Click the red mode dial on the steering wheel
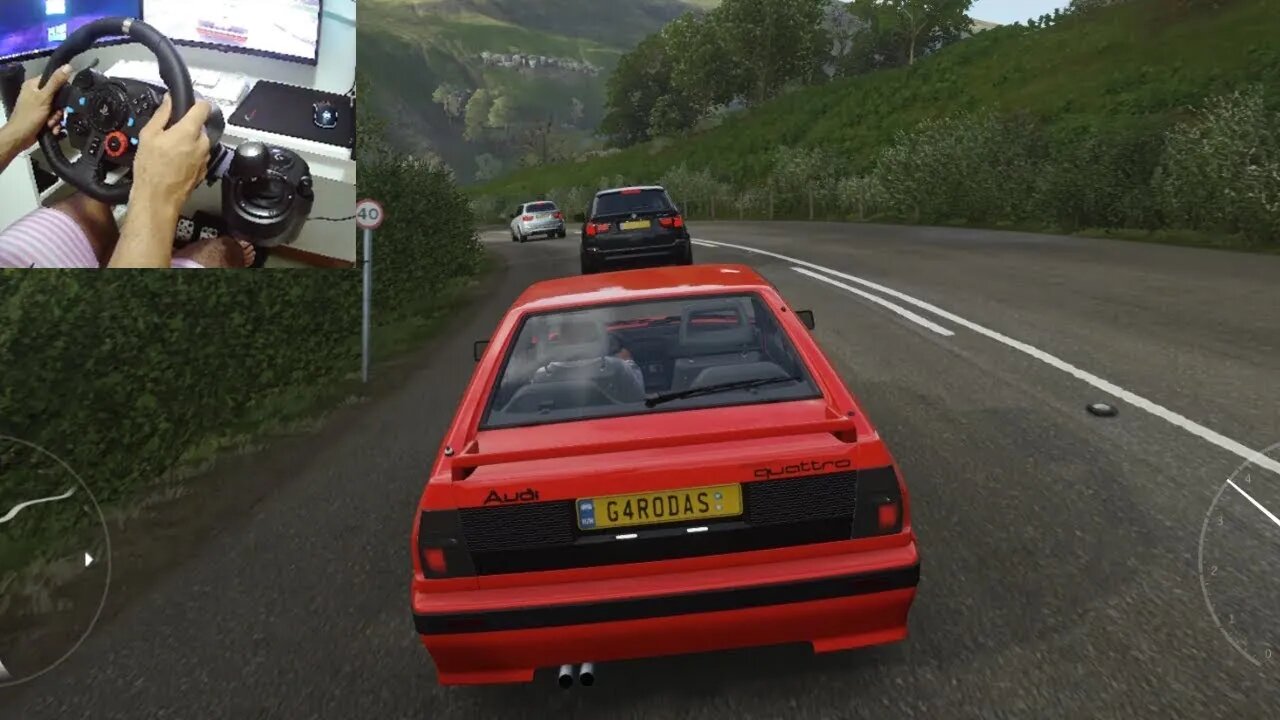 click(117, 144)
